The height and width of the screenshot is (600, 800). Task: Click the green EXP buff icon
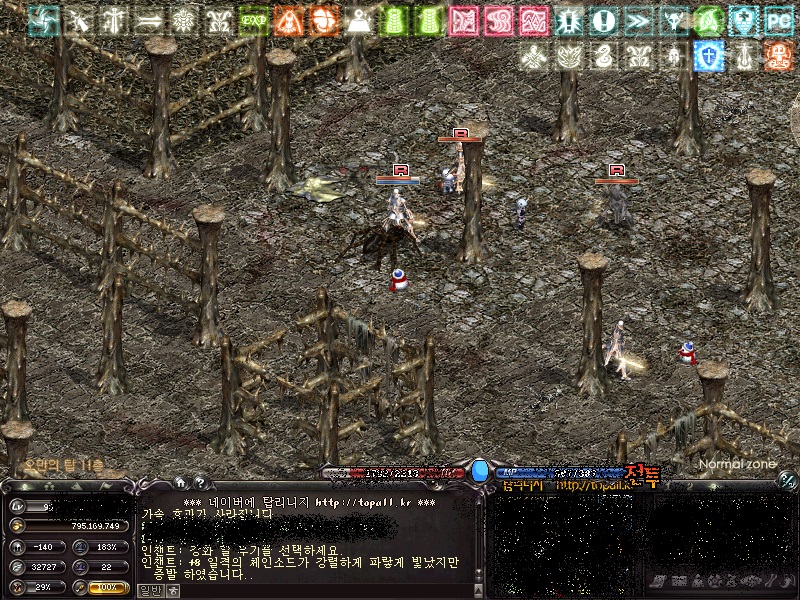254,20
